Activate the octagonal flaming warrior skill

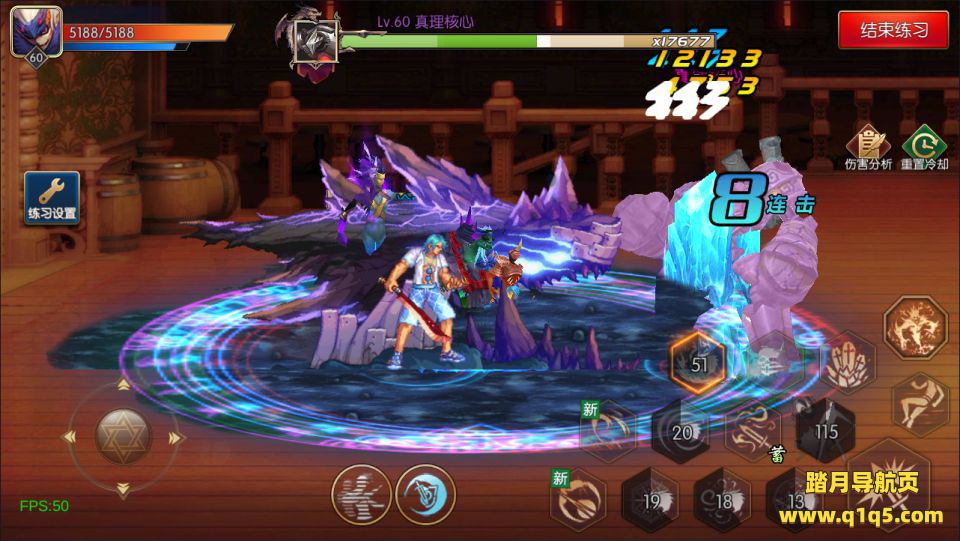click(x=915, y=328)
